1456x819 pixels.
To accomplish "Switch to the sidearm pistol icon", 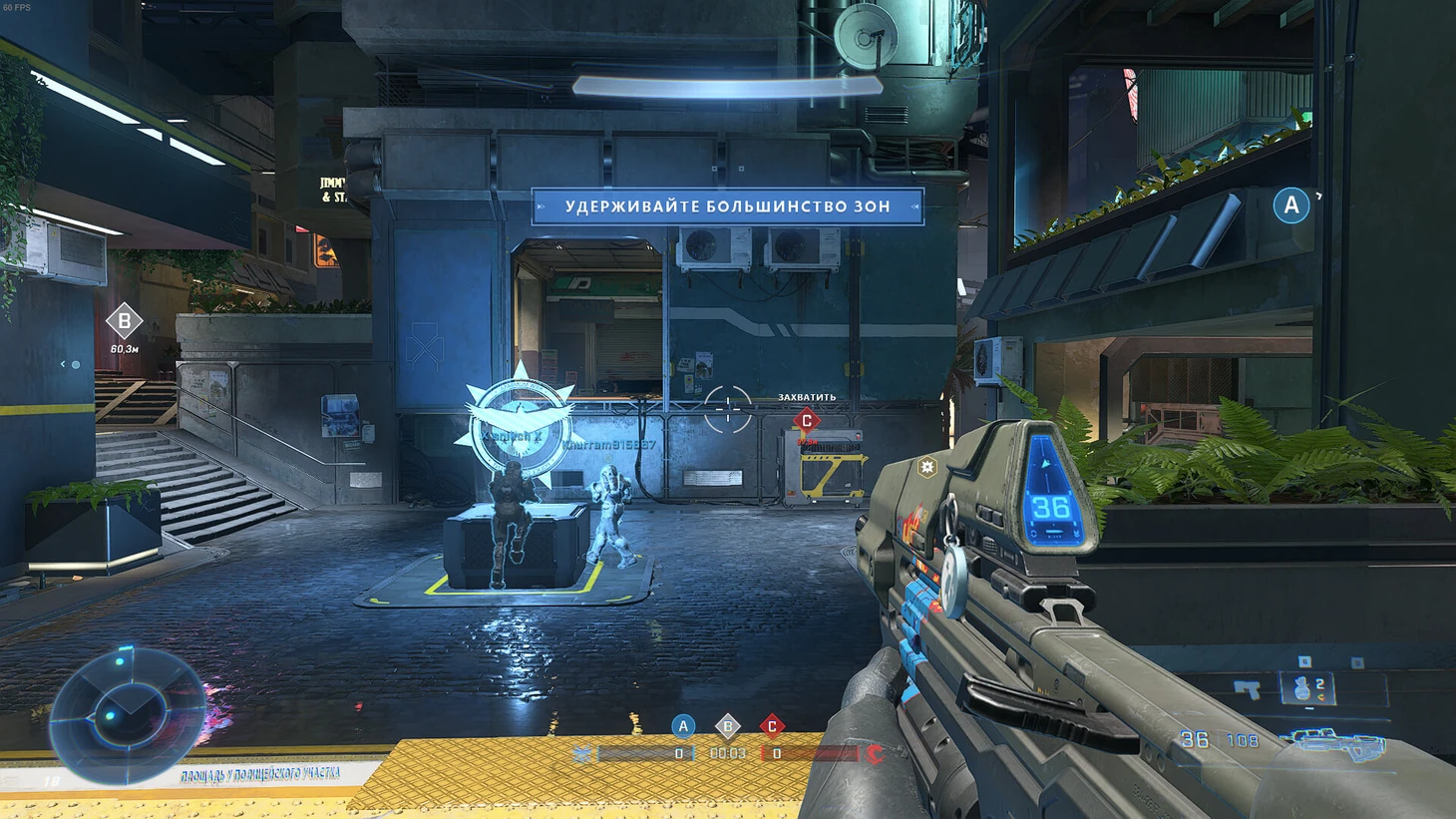I will click(x=1247, y=687).
